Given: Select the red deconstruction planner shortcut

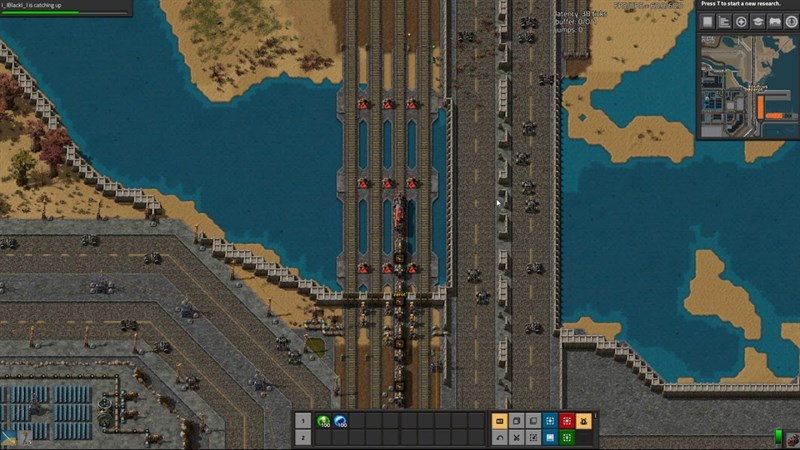Looking at the screenshot, I should pos(566,421).
